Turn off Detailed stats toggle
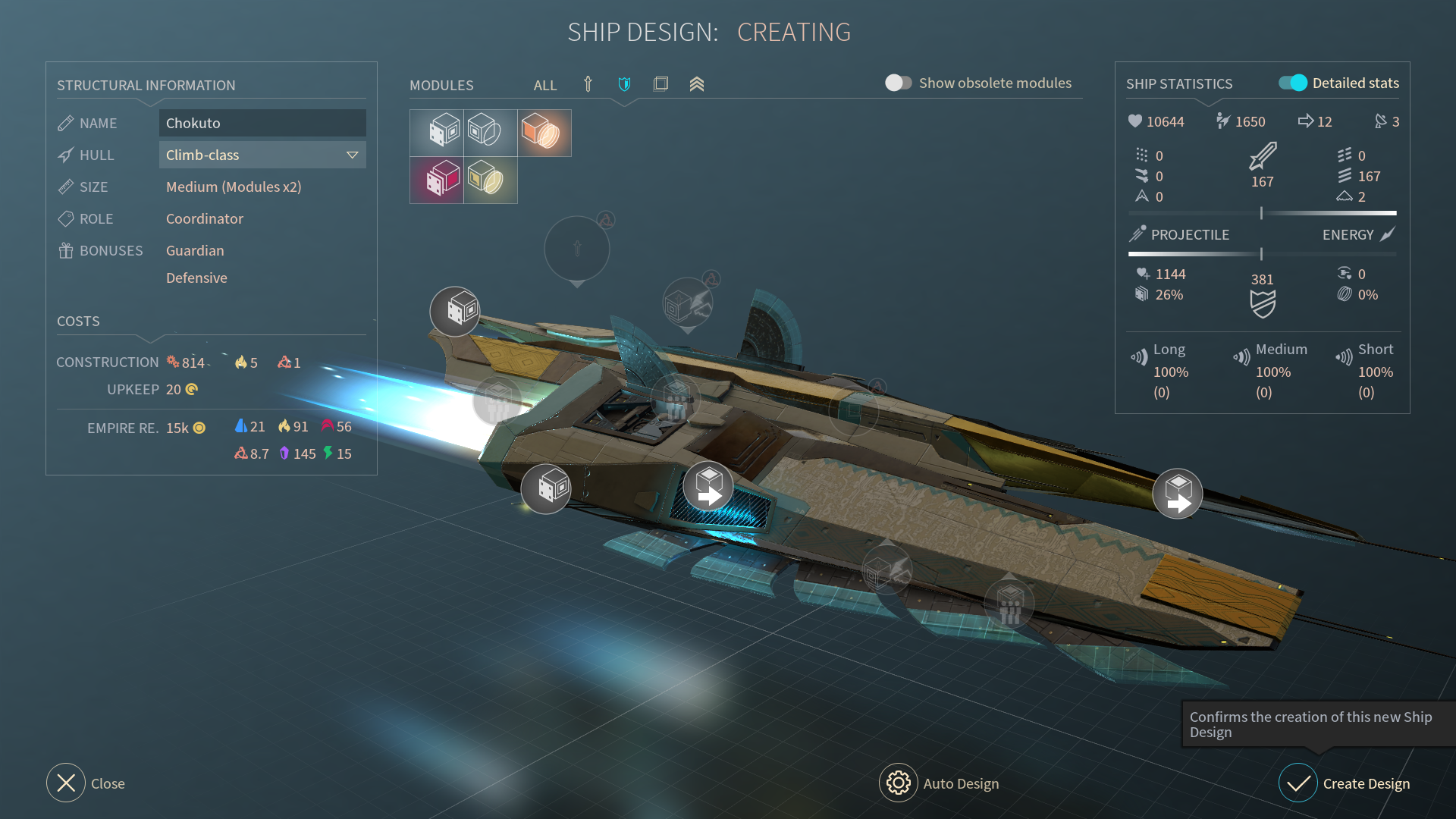Screen dimensions: 1456x819 pos(1293,83)
